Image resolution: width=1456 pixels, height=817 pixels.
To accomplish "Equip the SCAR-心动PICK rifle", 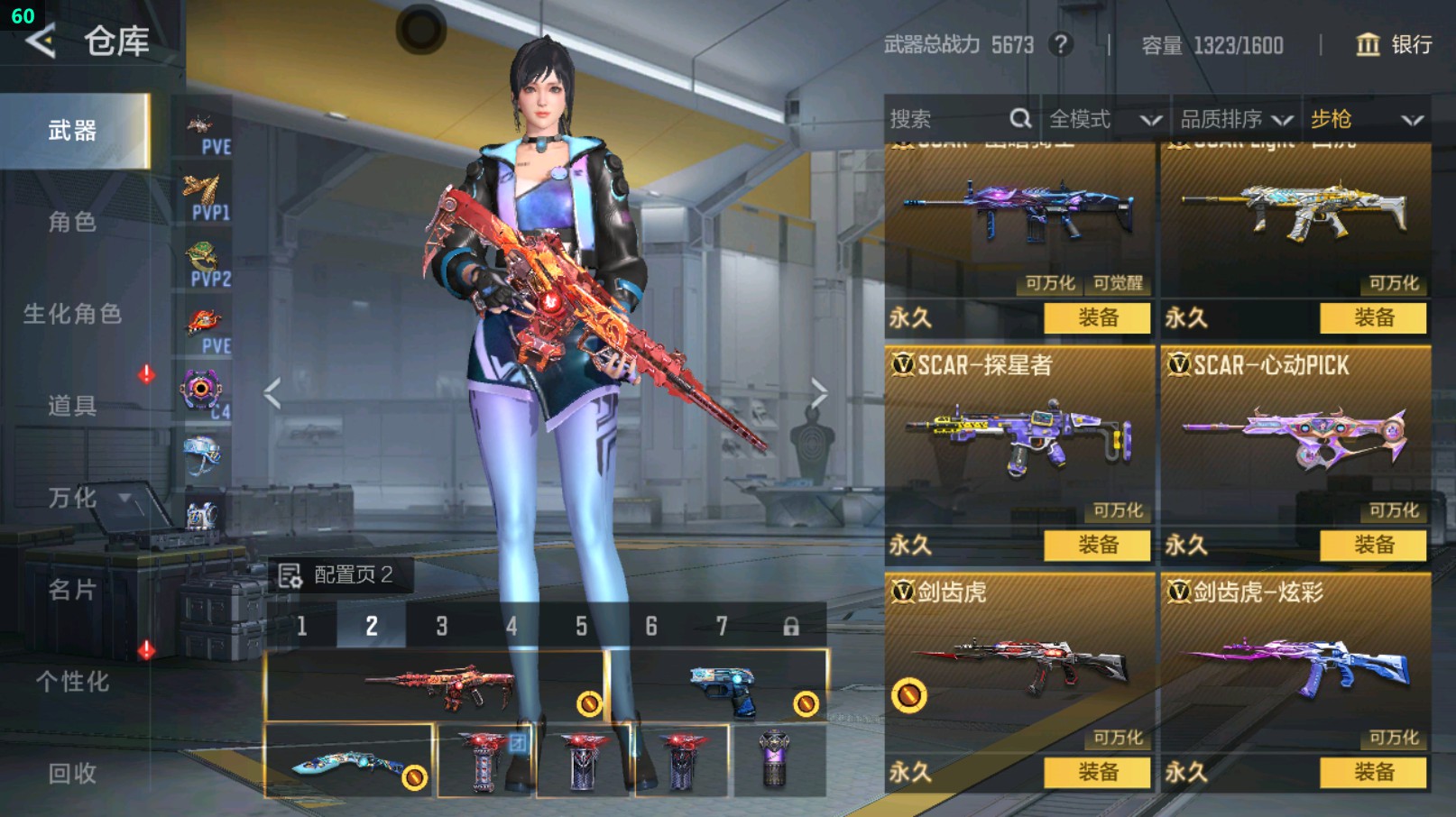I will pyautogui.click(x=1373, y=545).
